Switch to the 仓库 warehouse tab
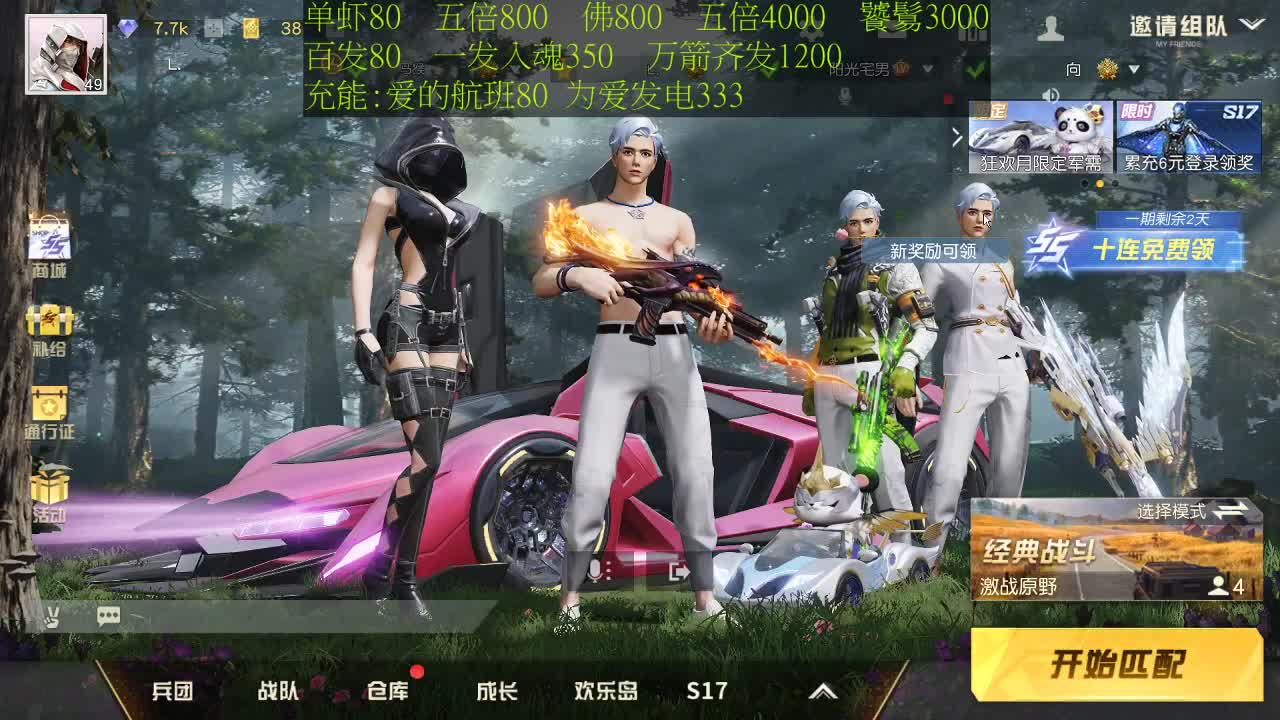Screen dimensions: 1280x720 pyautogui.click(x=389, y=690)
